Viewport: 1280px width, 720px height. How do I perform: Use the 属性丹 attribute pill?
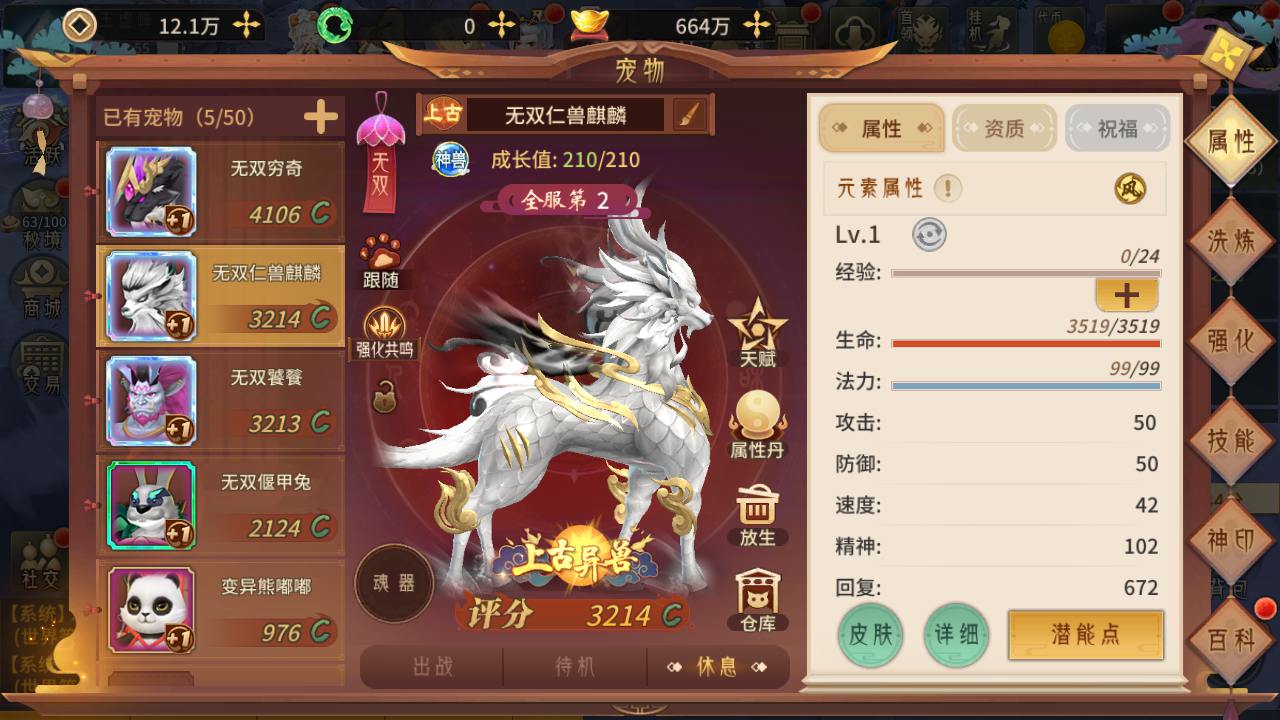coord(757,424)
